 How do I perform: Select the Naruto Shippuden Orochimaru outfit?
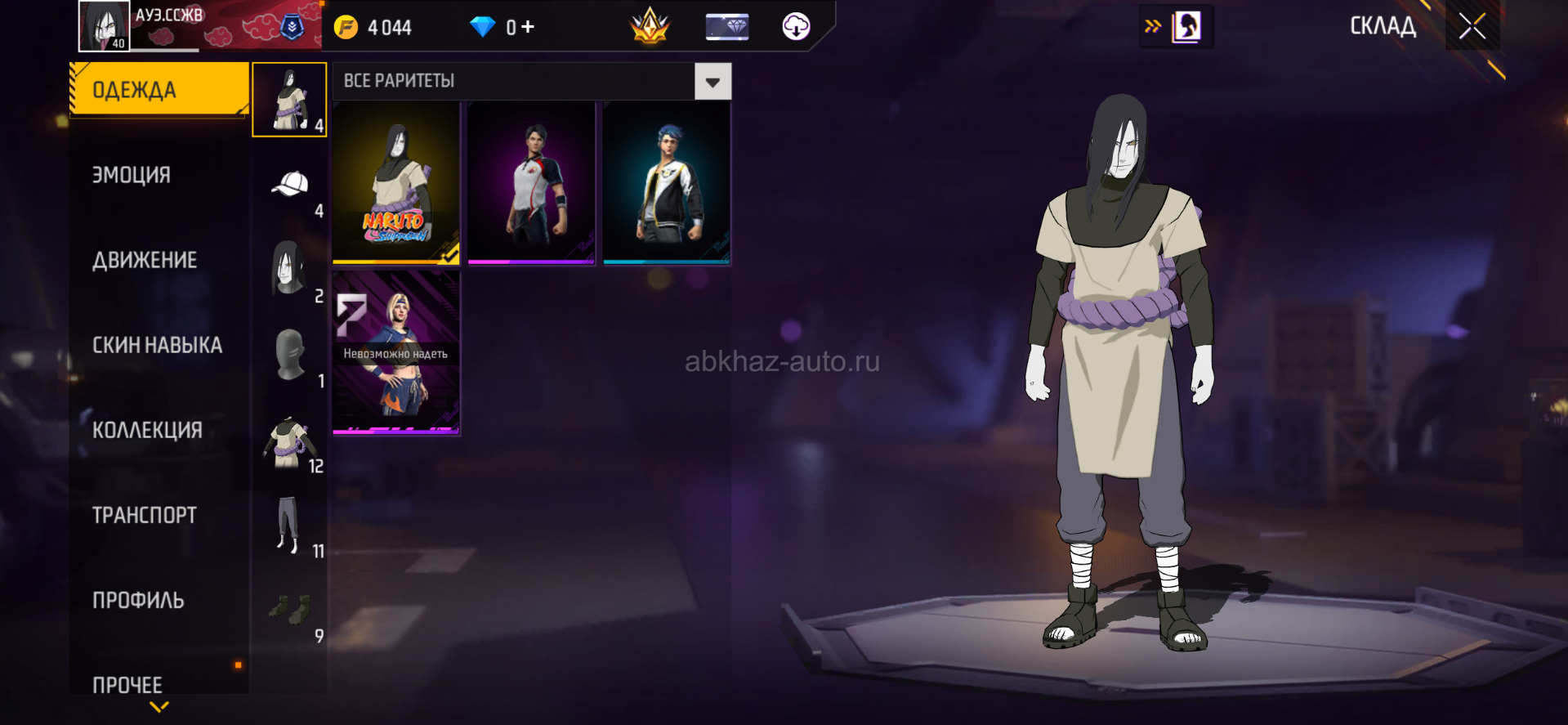point(396,183)
